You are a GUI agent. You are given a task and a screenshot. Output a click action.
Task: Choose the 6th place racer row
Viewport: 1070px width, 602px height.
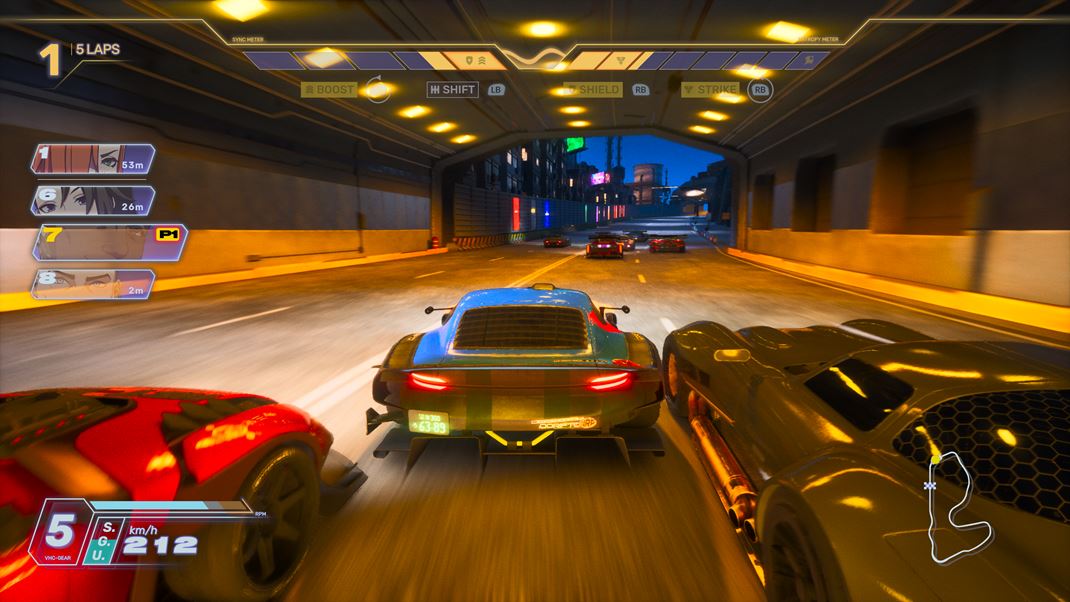click(93, 200)
